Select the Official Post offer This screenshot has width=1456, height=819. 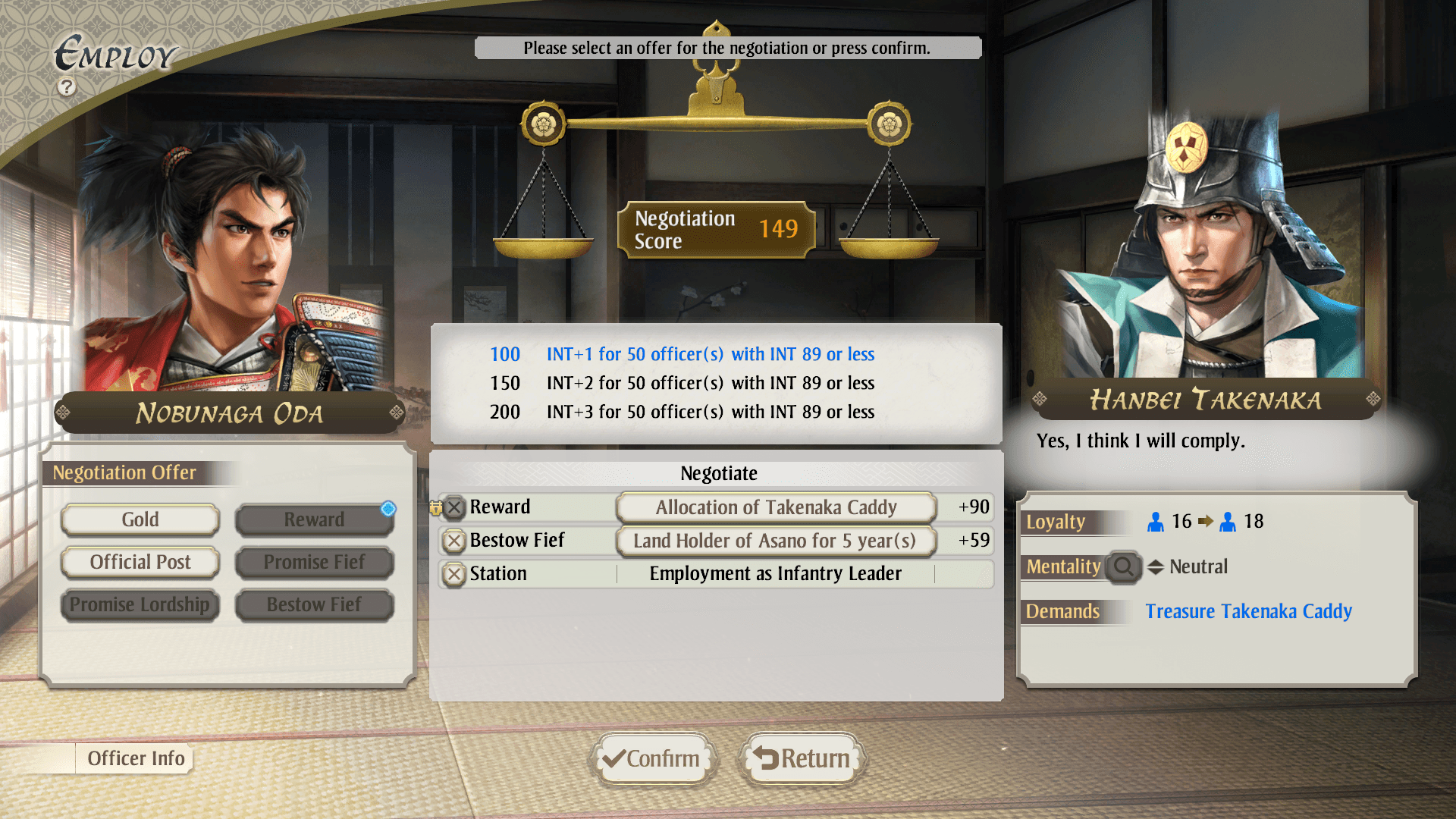pyautogui.click(x=140, y=562)
